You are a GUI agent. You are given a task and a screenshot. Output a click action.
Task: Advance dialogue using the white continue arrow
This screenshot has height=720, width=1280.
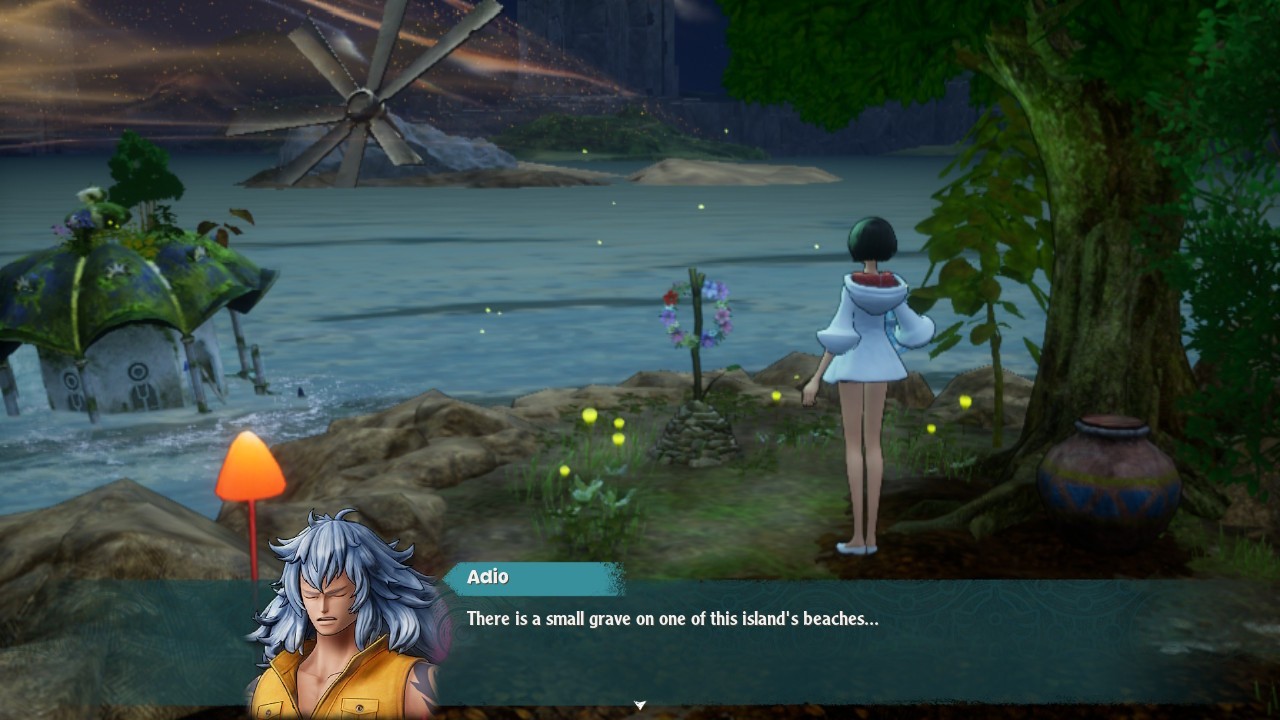[640, 706]
